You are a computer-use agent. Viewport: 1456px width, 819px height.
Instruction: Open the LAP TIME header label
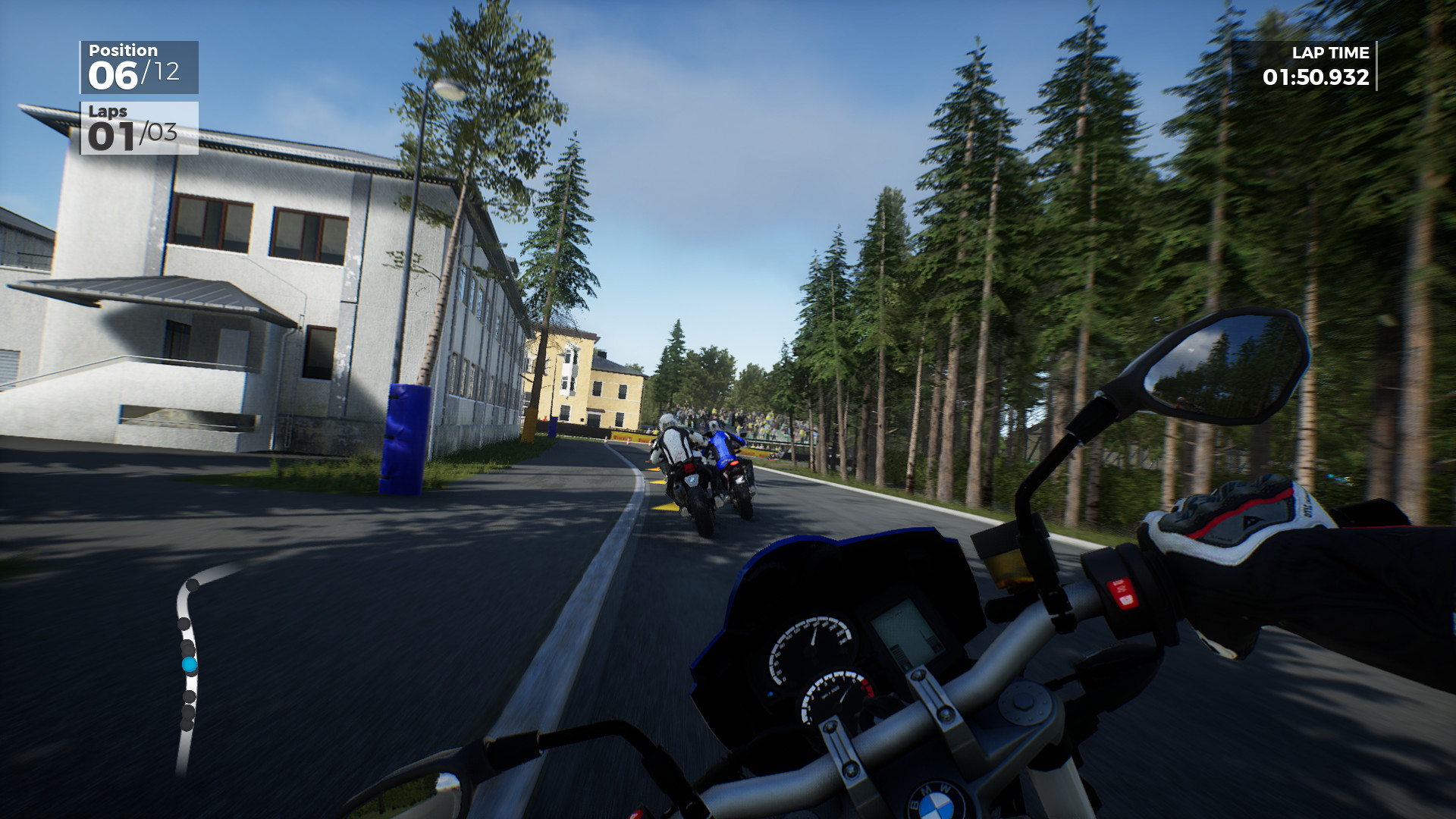click(x=1331, y=53)
